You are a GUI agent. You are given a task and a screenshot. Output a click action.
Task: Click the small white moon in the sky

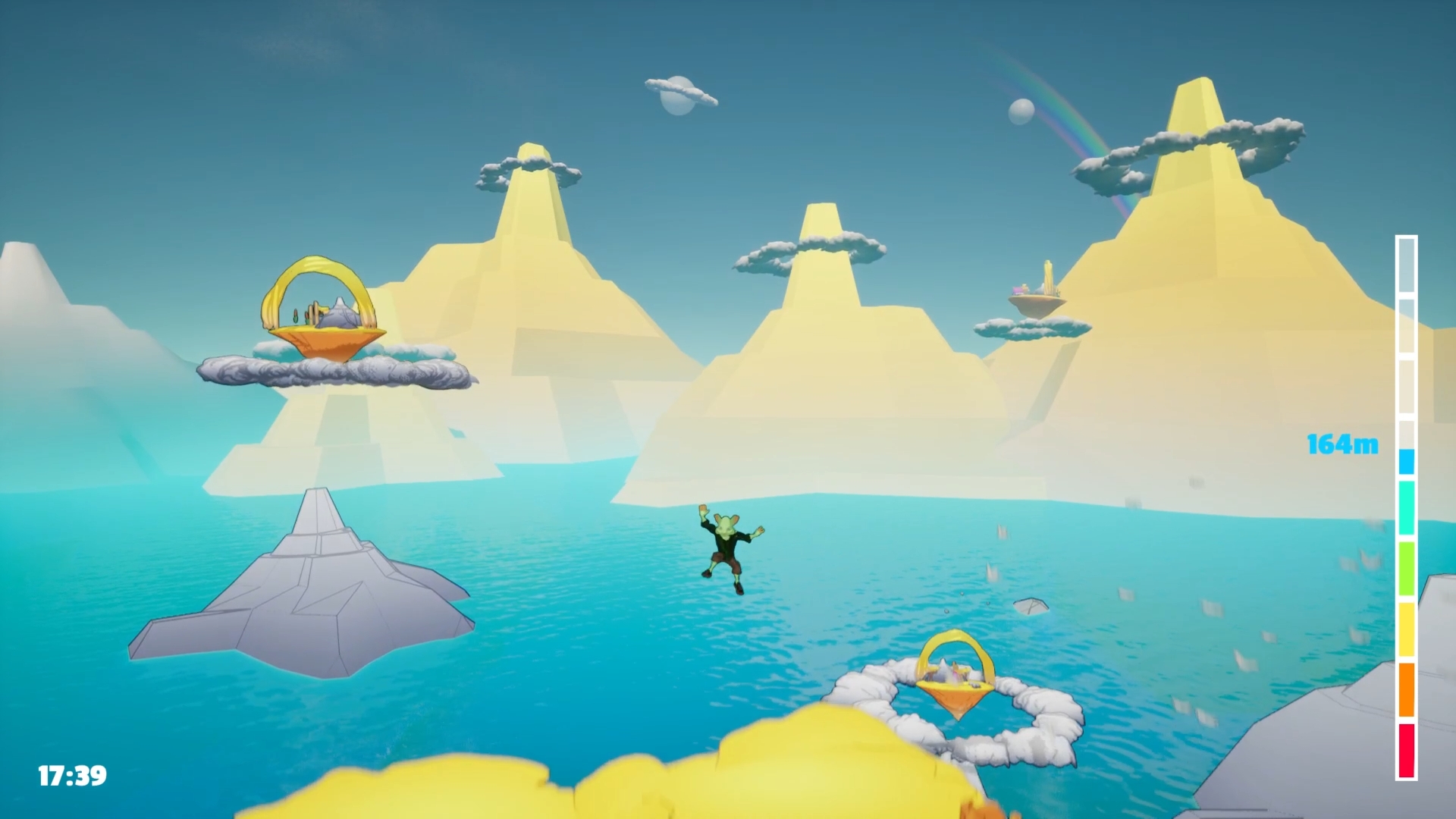pyautogui.click(x=1020, y=111)
